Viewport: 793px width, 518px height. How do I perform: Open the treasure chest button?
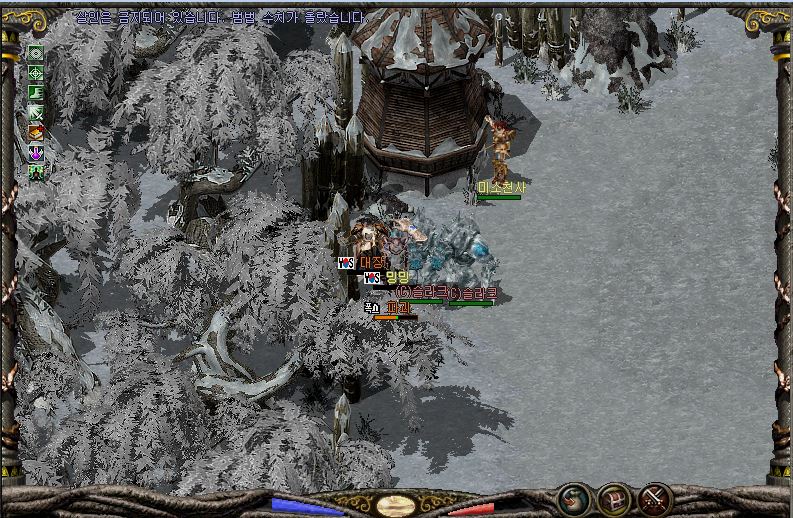(x=614, y=497)
